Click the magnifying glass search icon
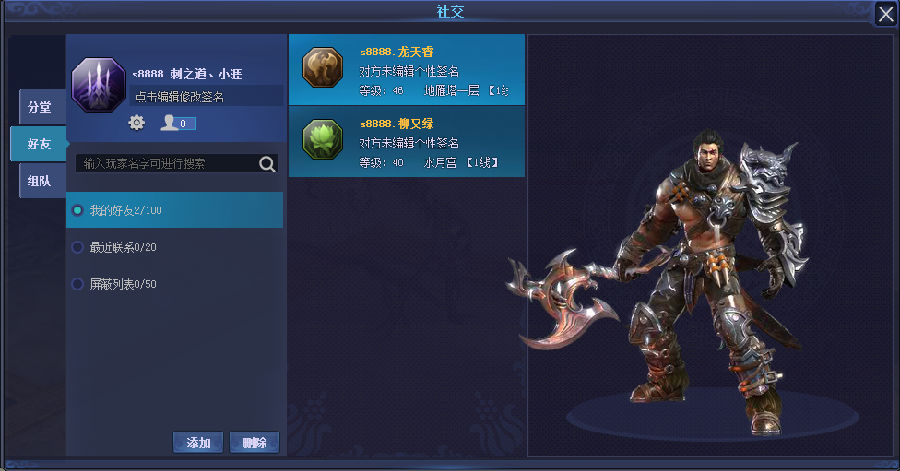 (267, 164)
